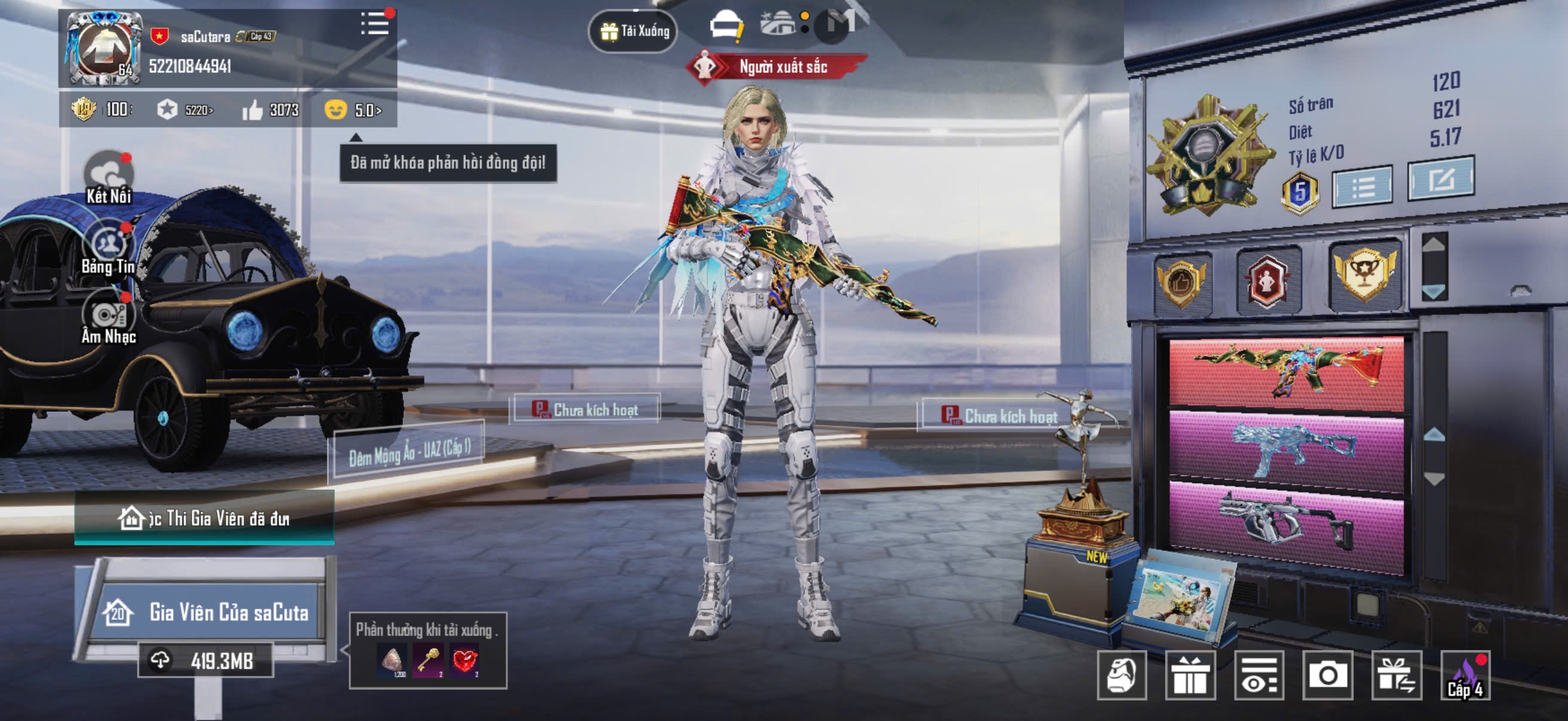
Task: Choose the silver Vector skin thumbnail
Action: click(1286, 523)
